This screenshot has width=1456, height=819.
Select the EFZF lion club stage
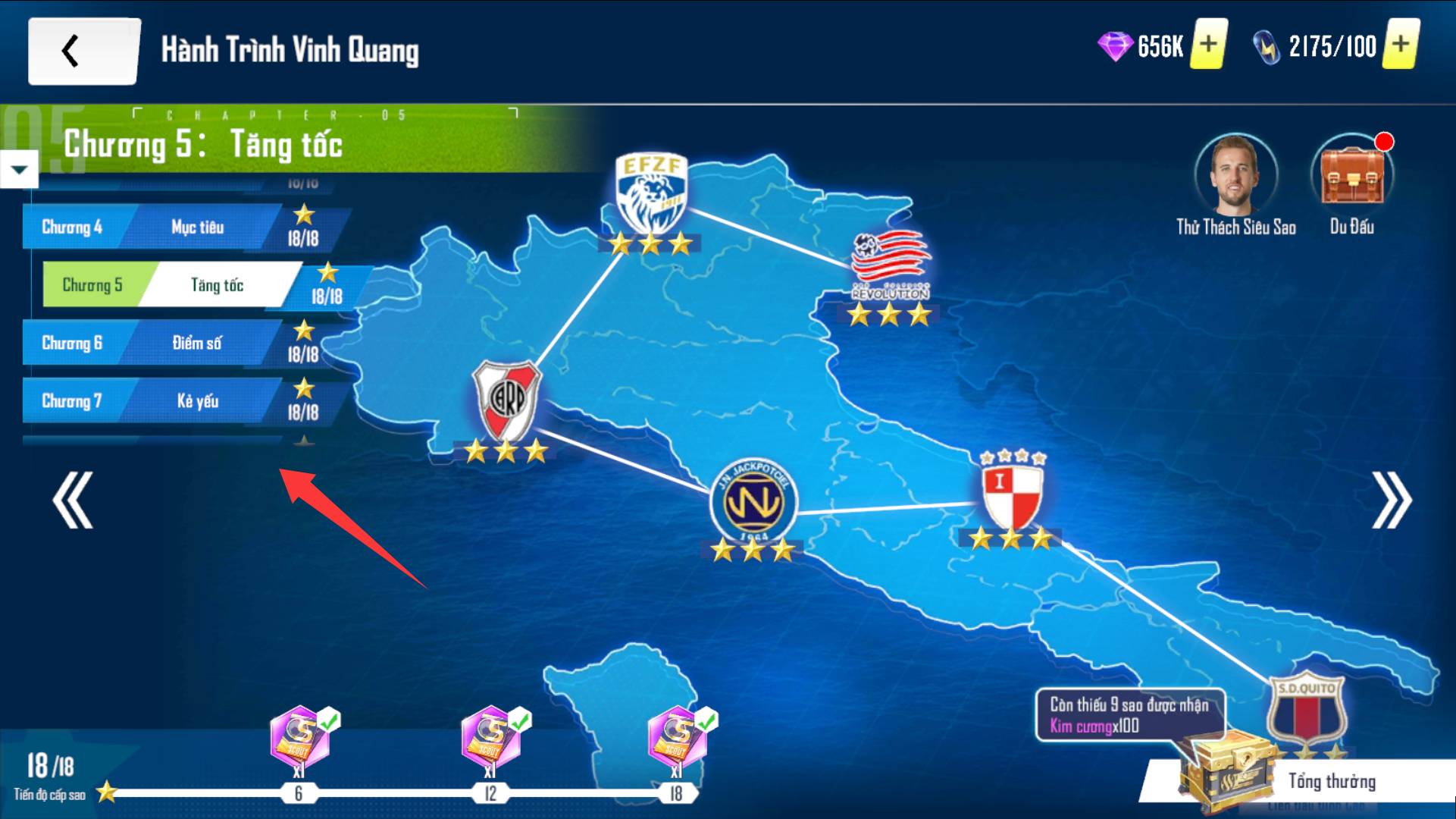tap(651, 193)
